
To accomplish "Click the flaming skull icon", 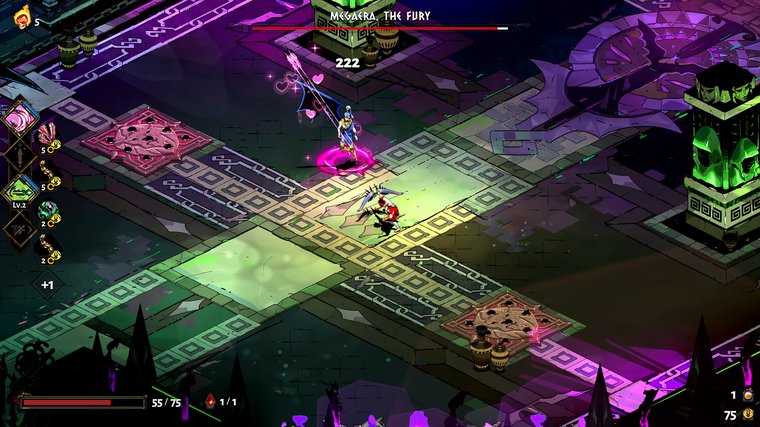I will point(21,17).
